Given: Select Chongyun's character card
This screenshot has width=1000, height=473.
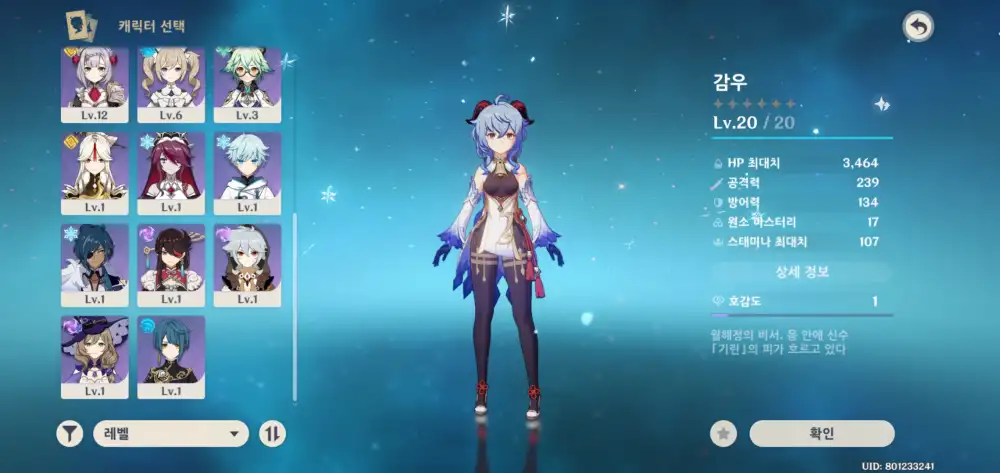Looking at the screenshot, I should 247,170.
